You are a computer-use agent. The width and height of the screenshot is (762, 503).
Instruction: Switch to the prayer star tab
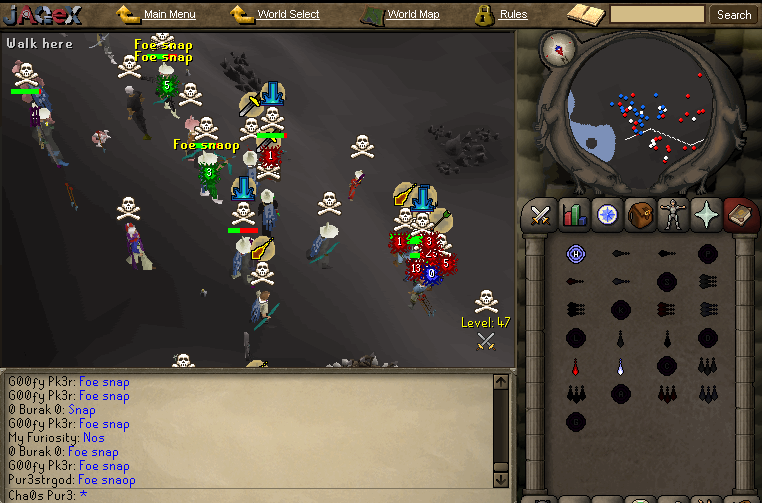click(x=706, y=214)
